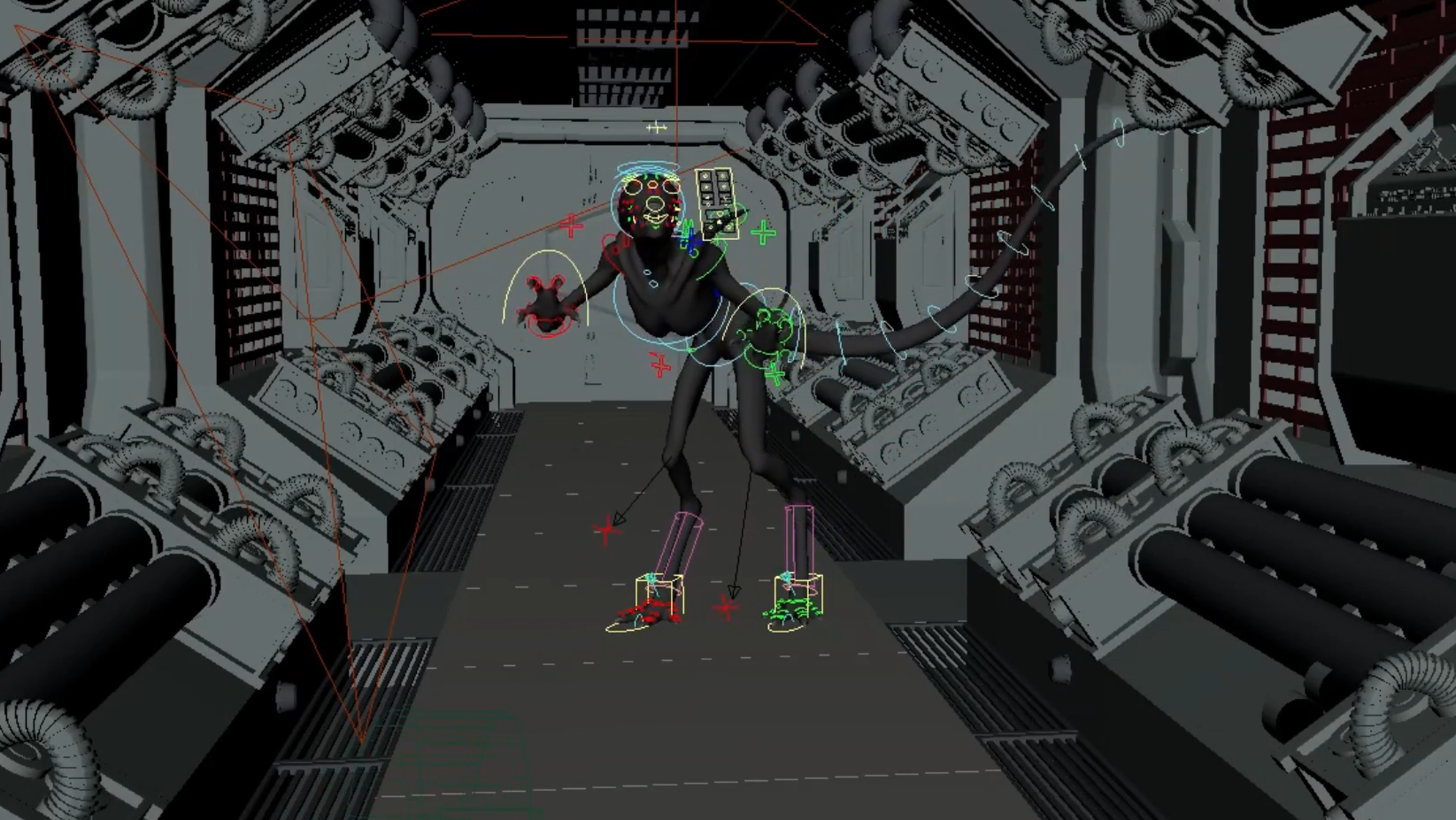The height and width of the screenshot is (820, 1456).
Task: Pick the red cross locator left of the head
Action: point(572,226)
